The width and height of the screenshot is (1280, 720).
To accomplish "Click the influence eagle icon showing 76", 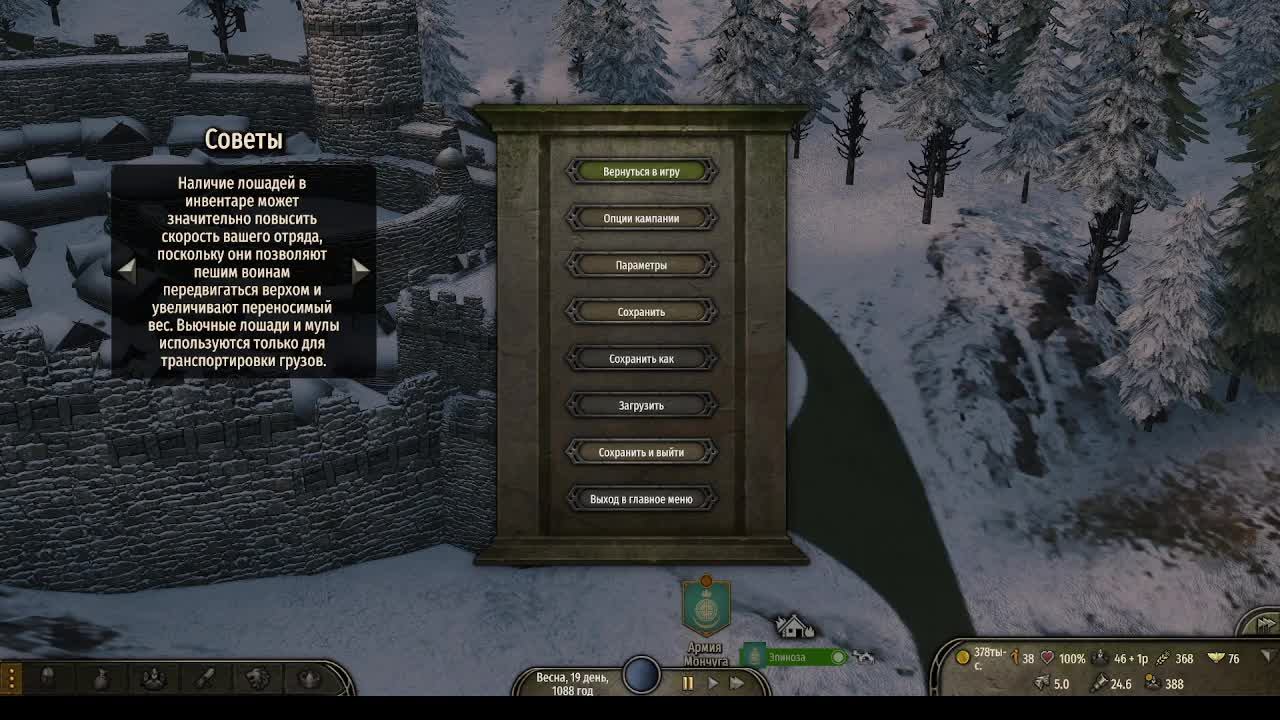I will pos(1216,658).
